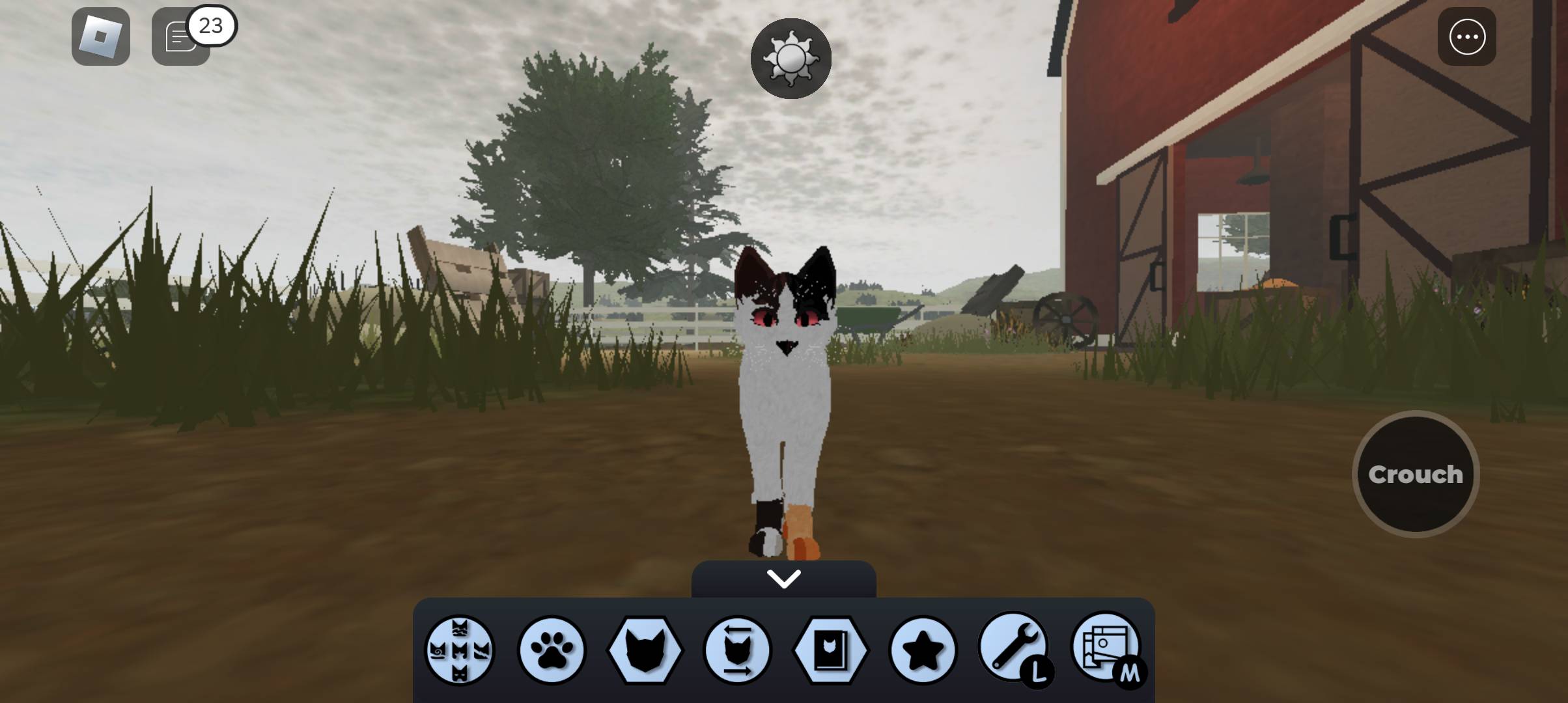Select the paw print toolbar button
Screen dimensions: 1568x703
click(x=552, y=650)
